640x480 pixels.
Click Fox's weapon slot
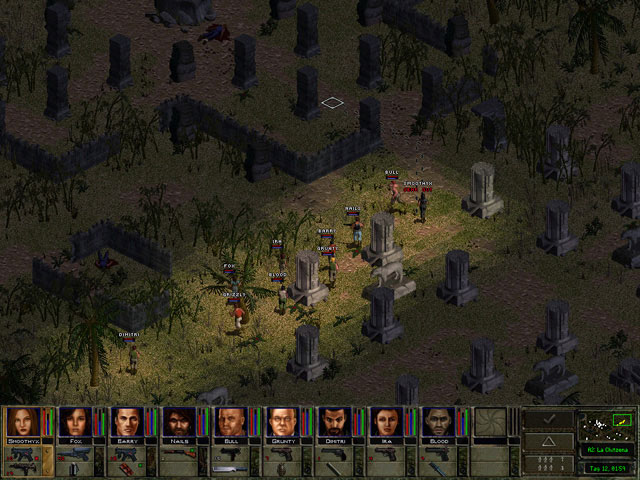73,454
